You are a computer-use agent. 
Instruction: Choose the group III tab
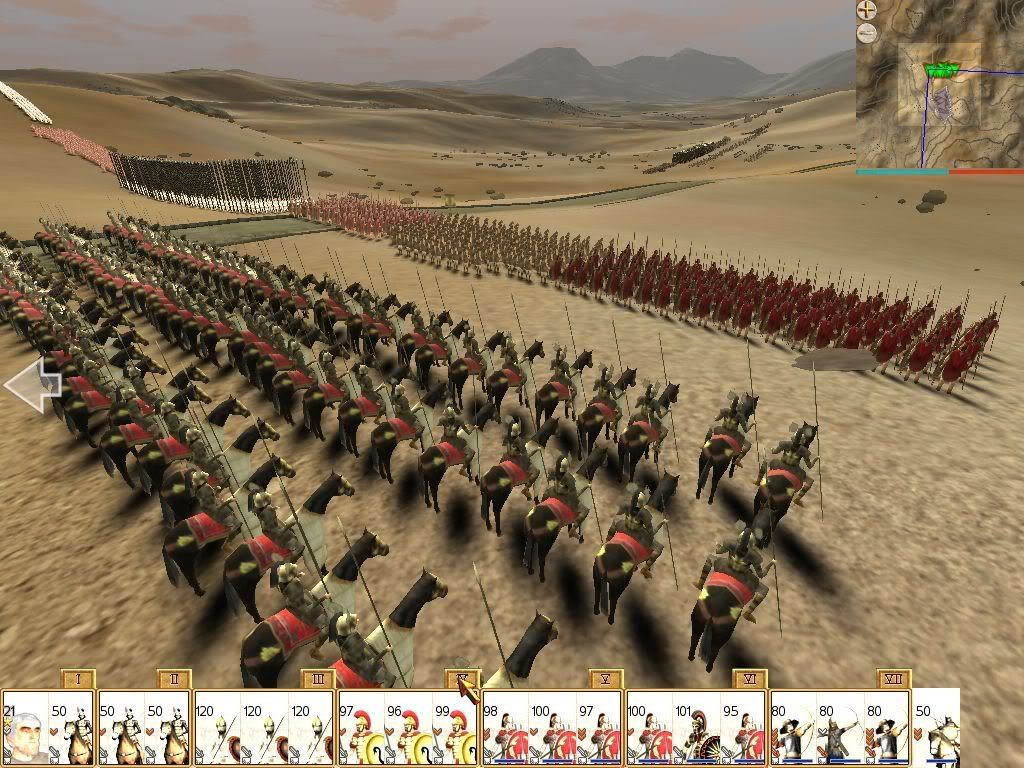318,679
